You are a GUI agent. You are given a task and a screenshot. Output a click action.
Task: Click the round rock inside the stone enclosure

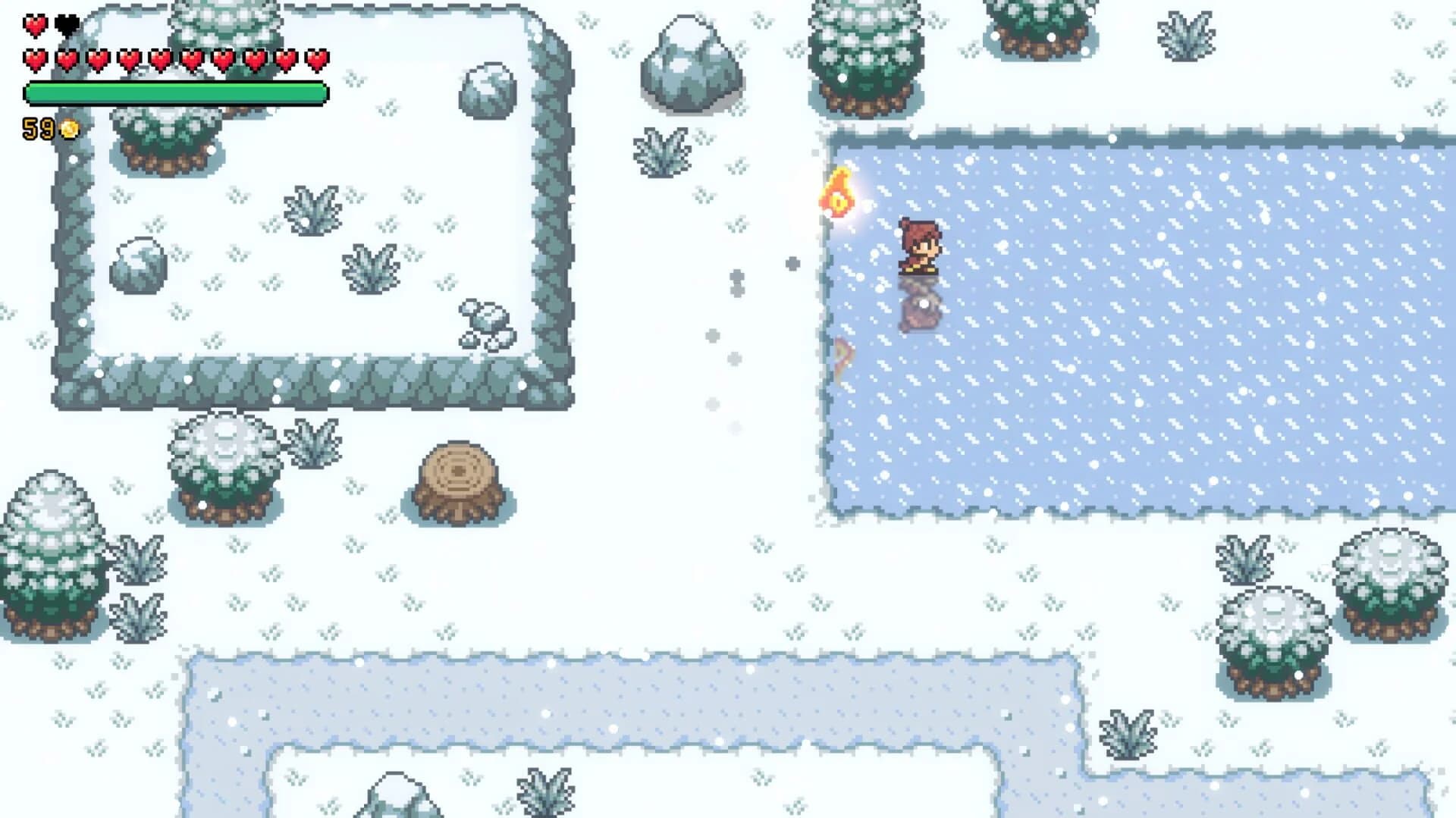(140, 265)
